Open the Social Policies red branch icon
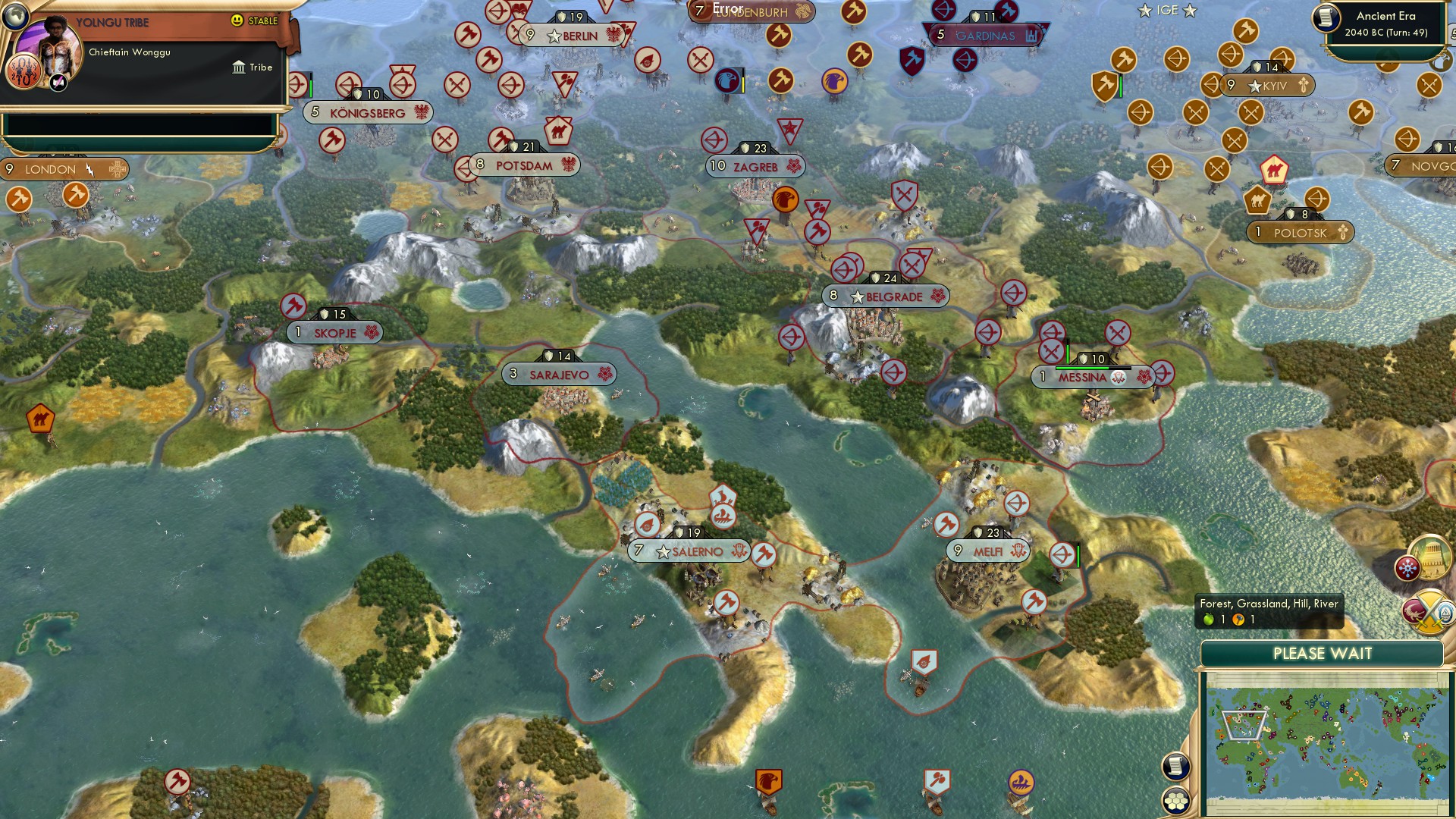Viewport: 1456px width, 819px height. [1407, 567]
